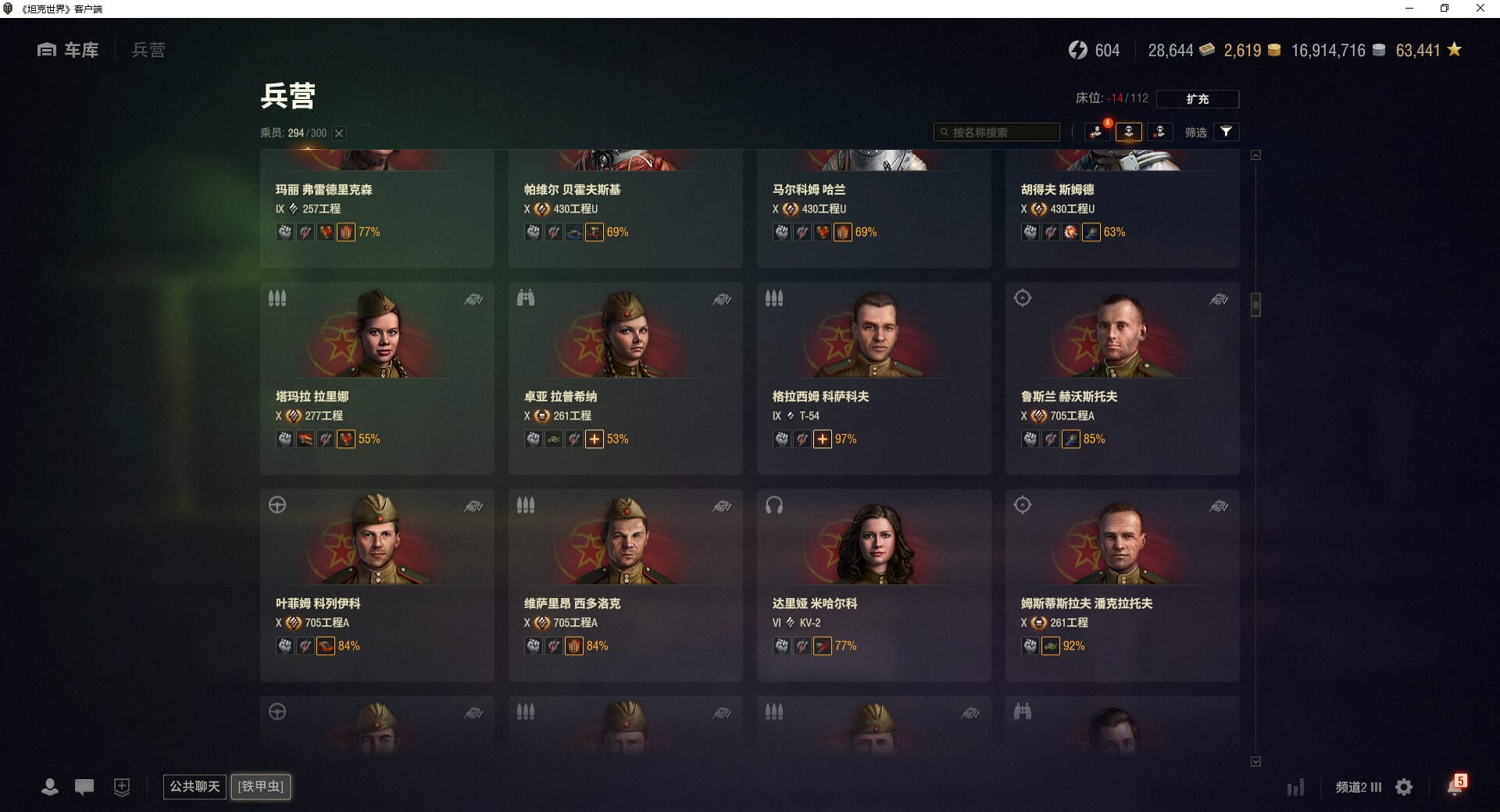This screenshot has width=1500, height=812.
Task: Toggle the crew recruit filter with badge
Action: tap(1098, 132)
